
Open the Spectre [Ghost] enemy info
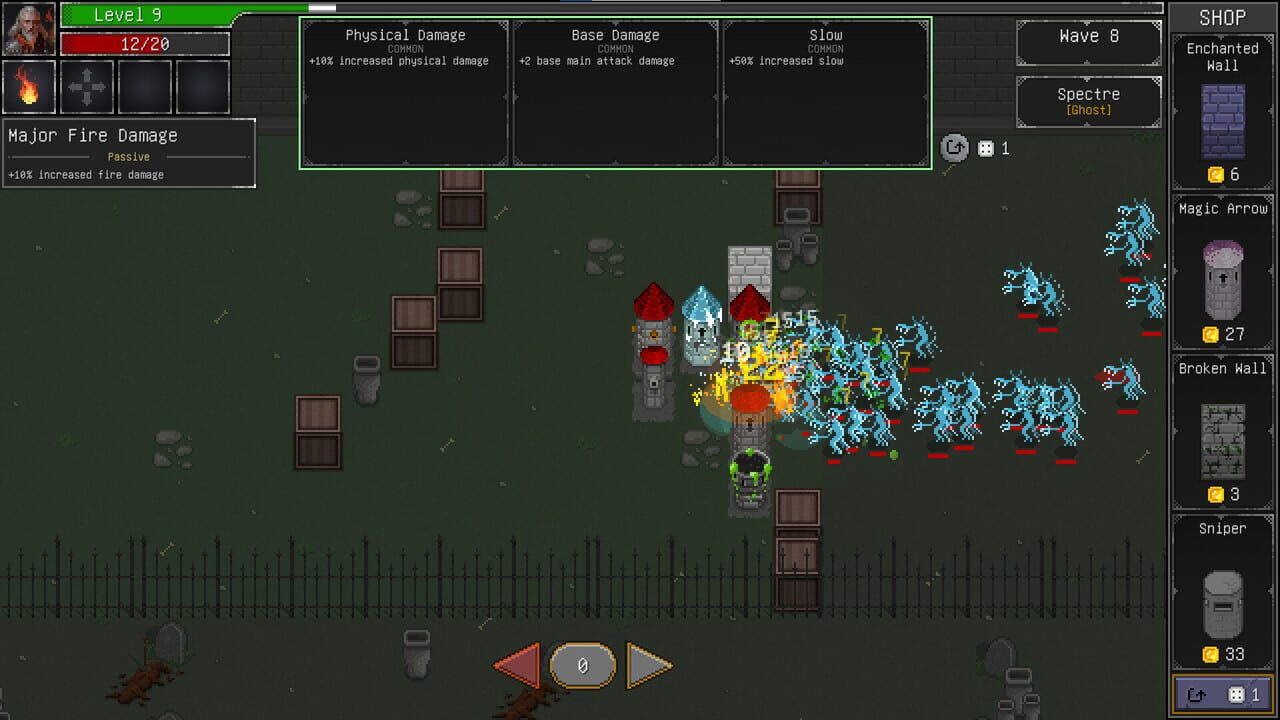tap(1088, 101)
